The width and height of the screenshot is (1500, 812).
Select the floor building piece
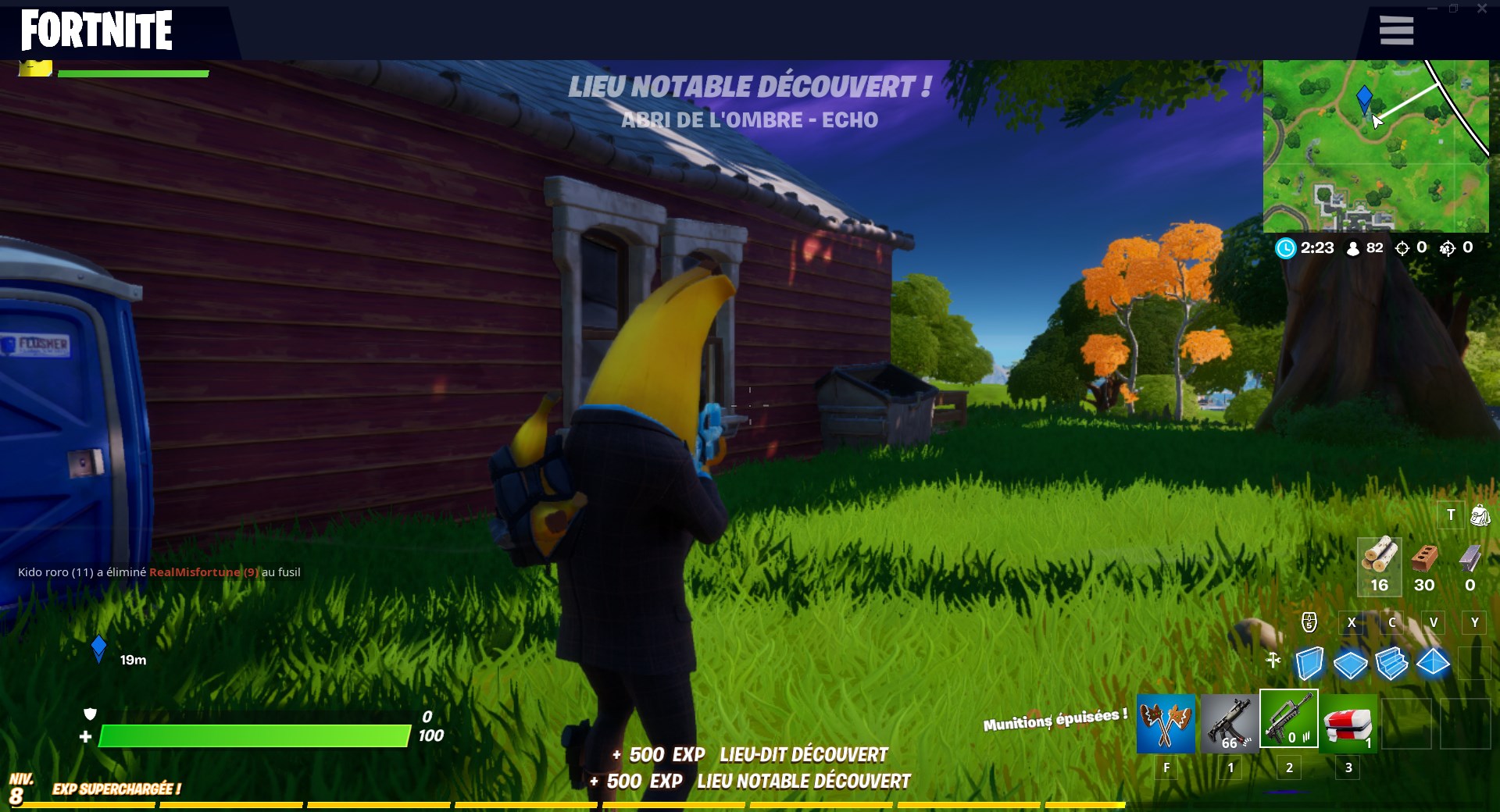point(1350,664)
